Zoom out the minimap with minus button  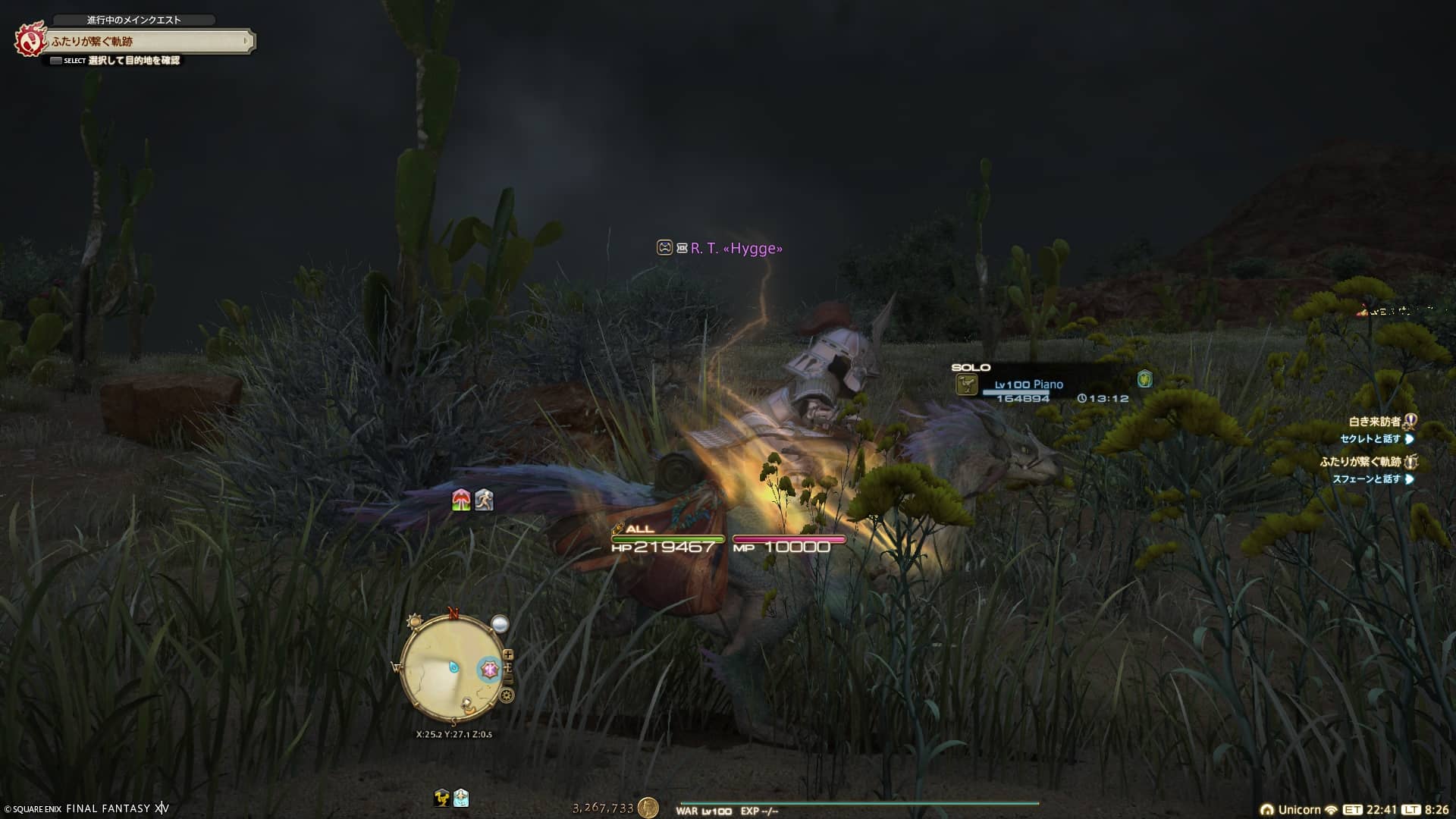click(508, 680)
